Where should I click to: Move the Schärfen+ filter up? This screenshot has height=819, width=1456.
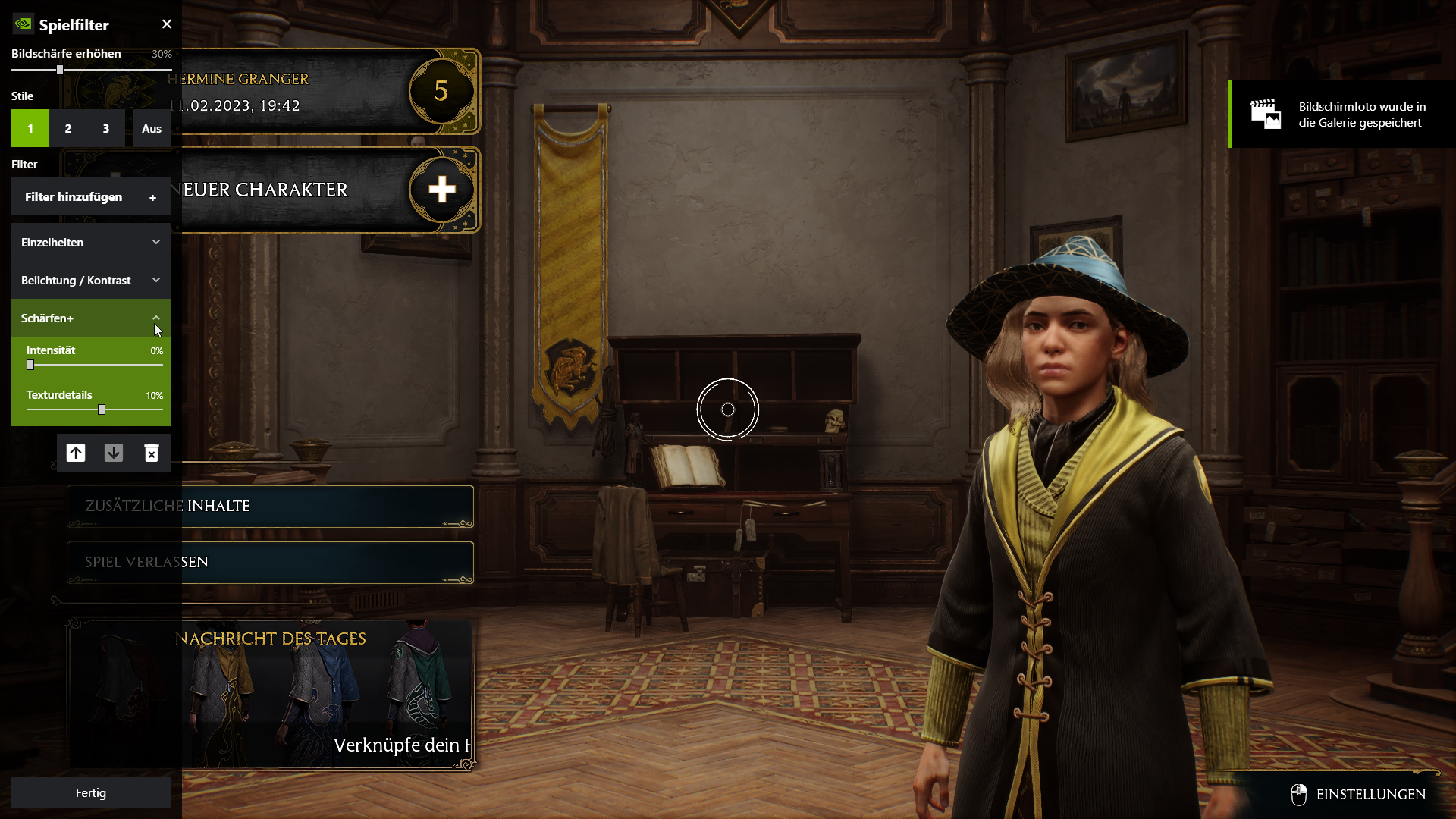tap(75, 453)
